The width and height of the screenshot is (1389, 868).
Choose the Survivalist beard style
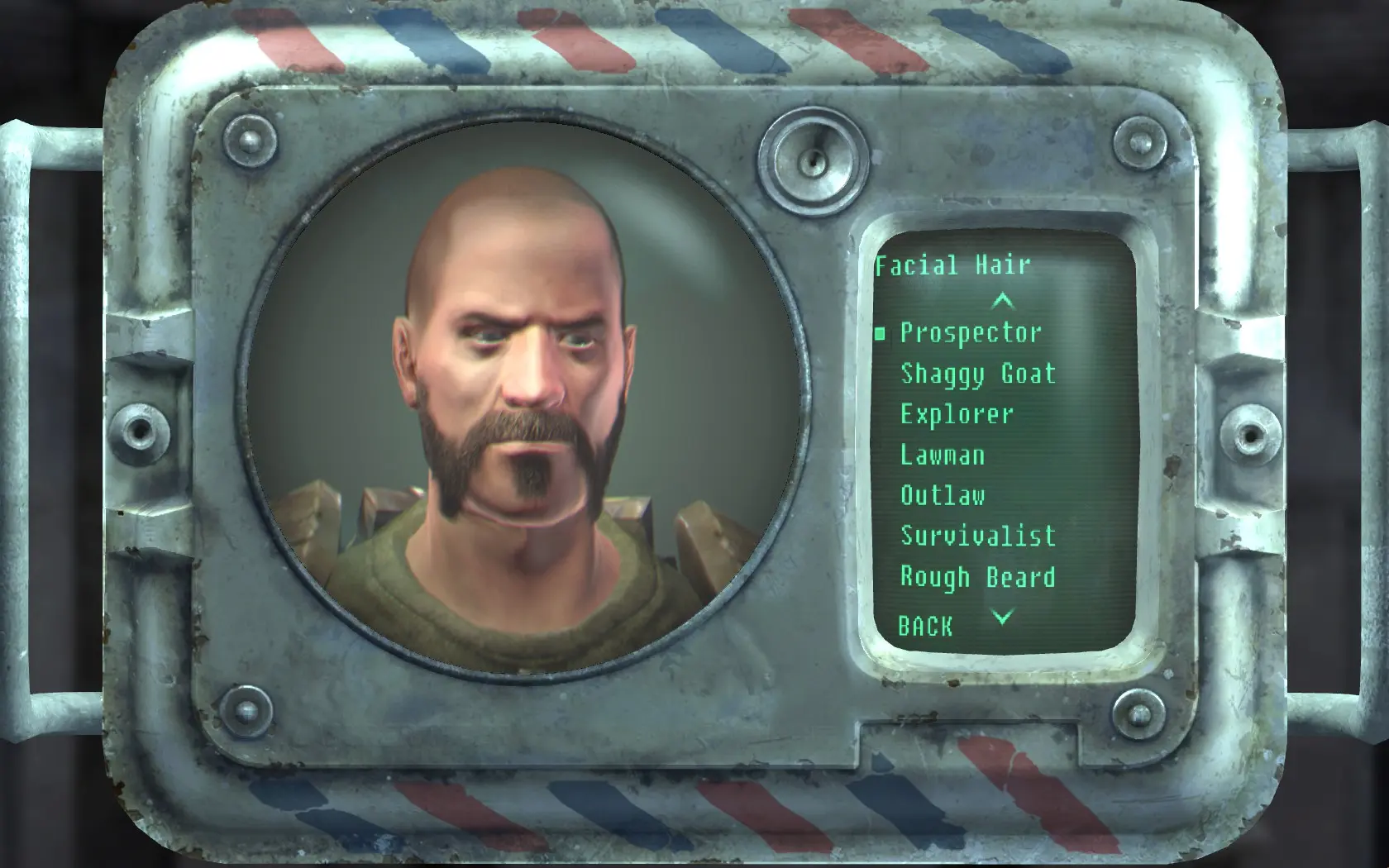point(977,536)
